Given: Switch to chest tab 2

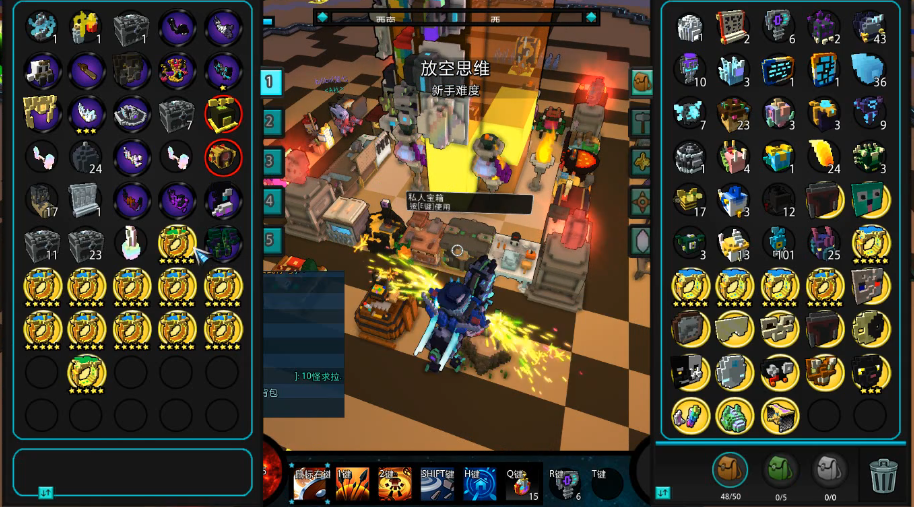Looking at the screenshot, I should tap(271, 122).
